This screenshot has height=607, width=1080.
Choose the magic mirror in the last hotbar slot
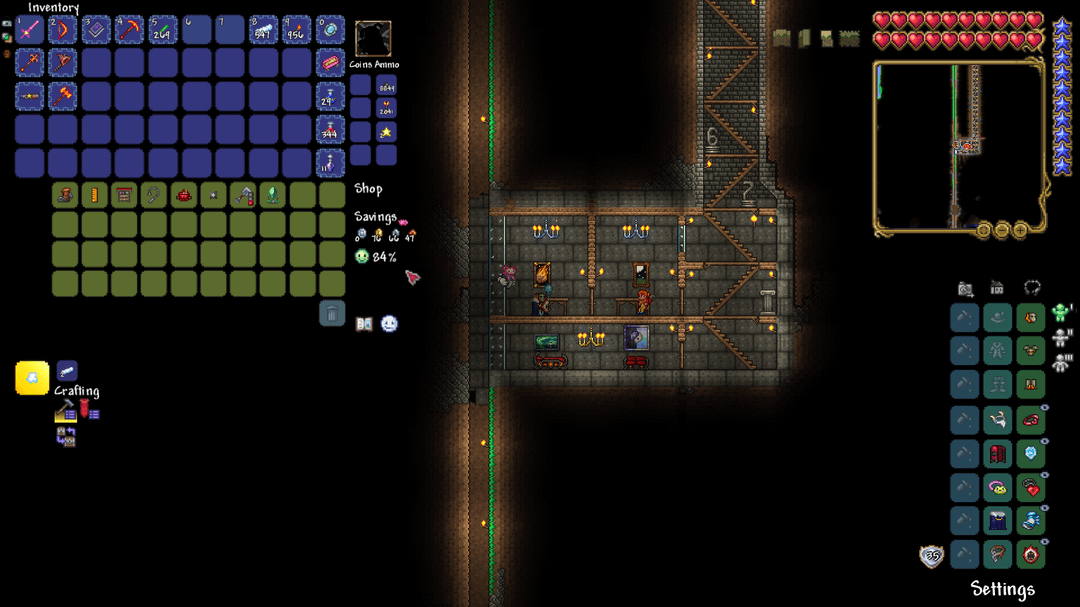click(x=330, y=30)
